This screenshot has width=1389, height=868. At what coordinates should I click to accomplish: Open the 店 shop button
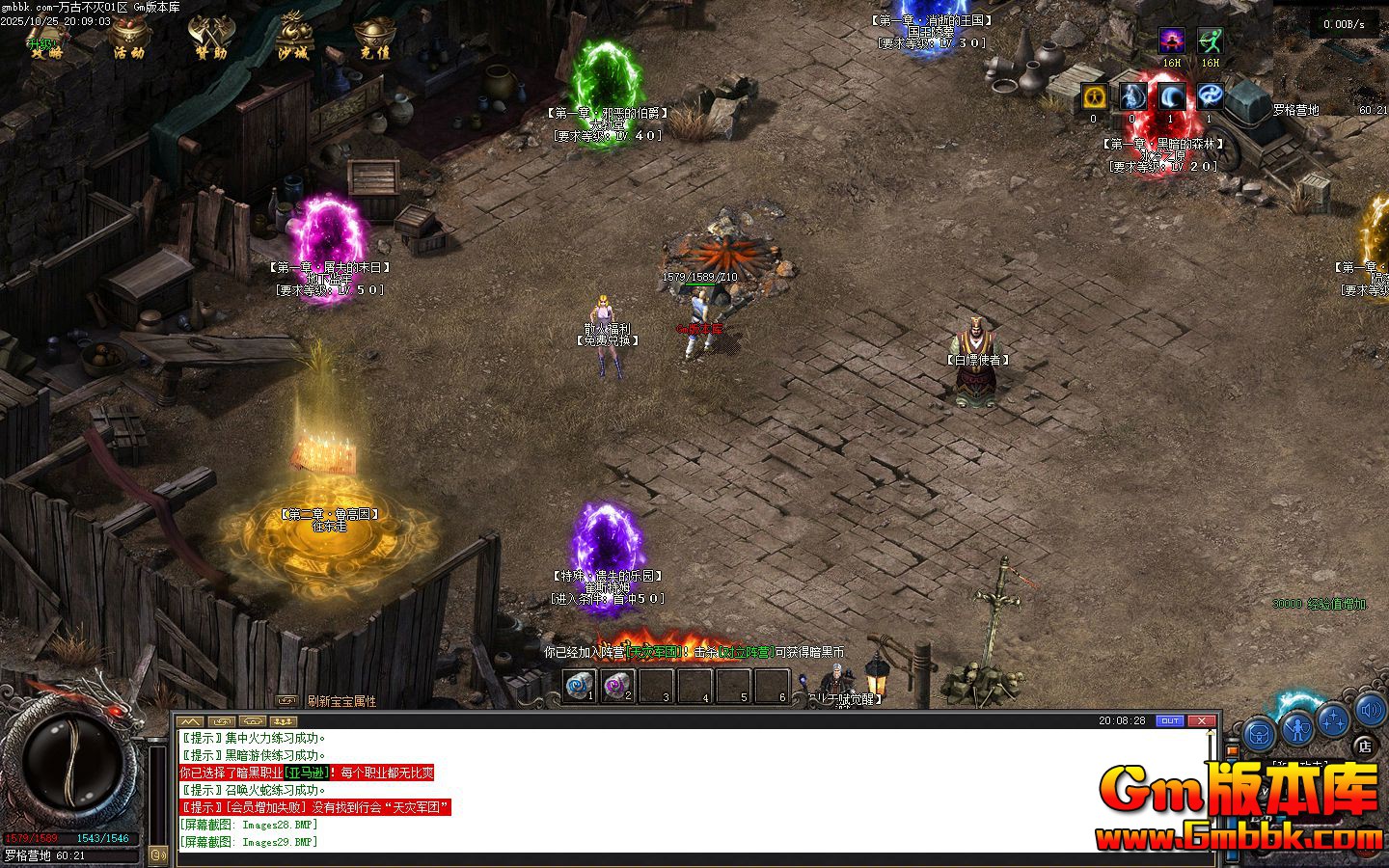click(x=1364, y=745)
